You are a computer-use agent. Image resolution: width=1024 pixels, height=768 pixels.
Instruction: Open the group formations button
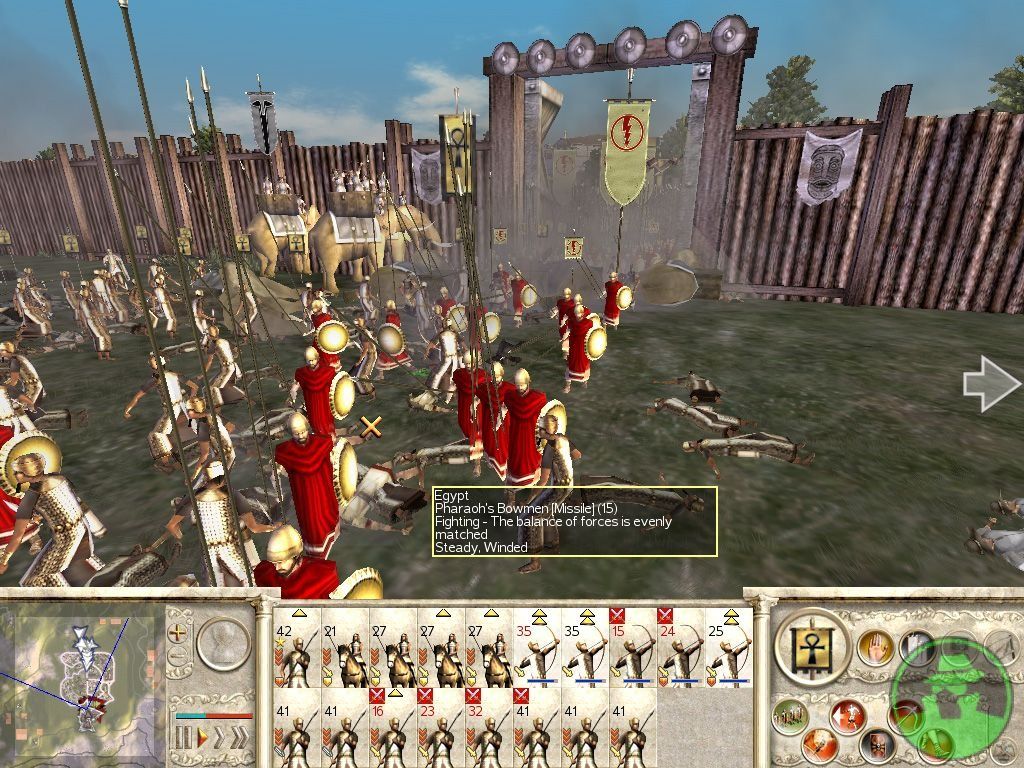point(790,716)
